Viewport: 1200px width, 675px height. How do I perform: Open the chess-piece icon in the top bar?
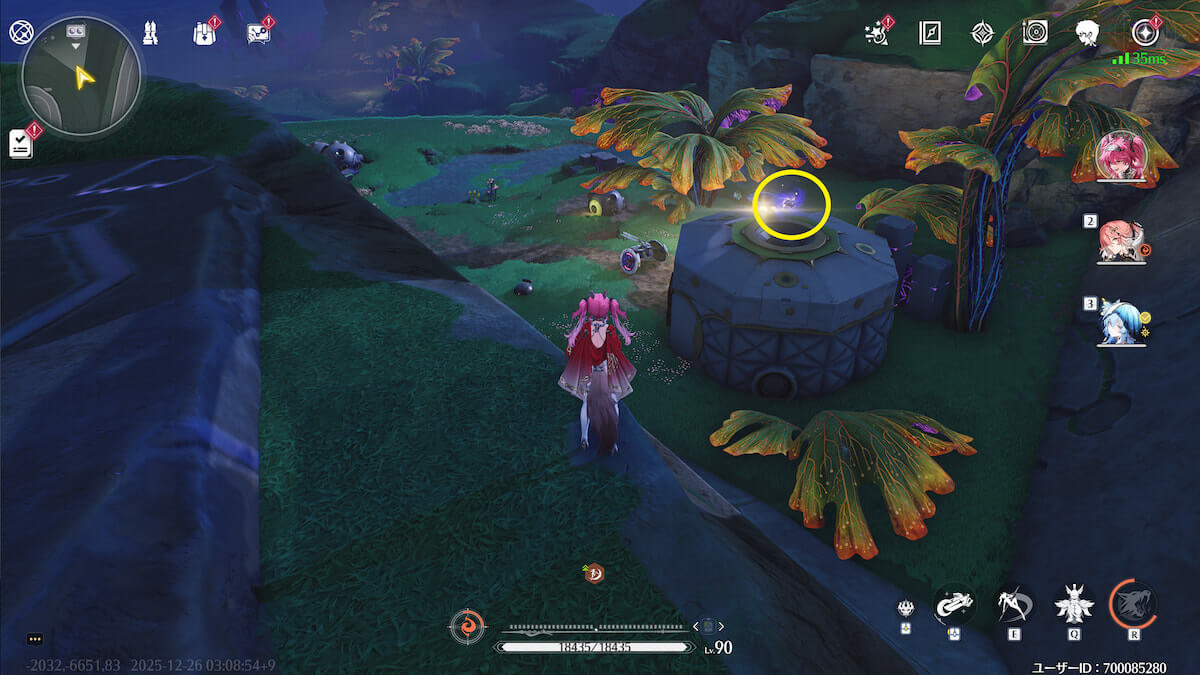[x=151, y=33]
